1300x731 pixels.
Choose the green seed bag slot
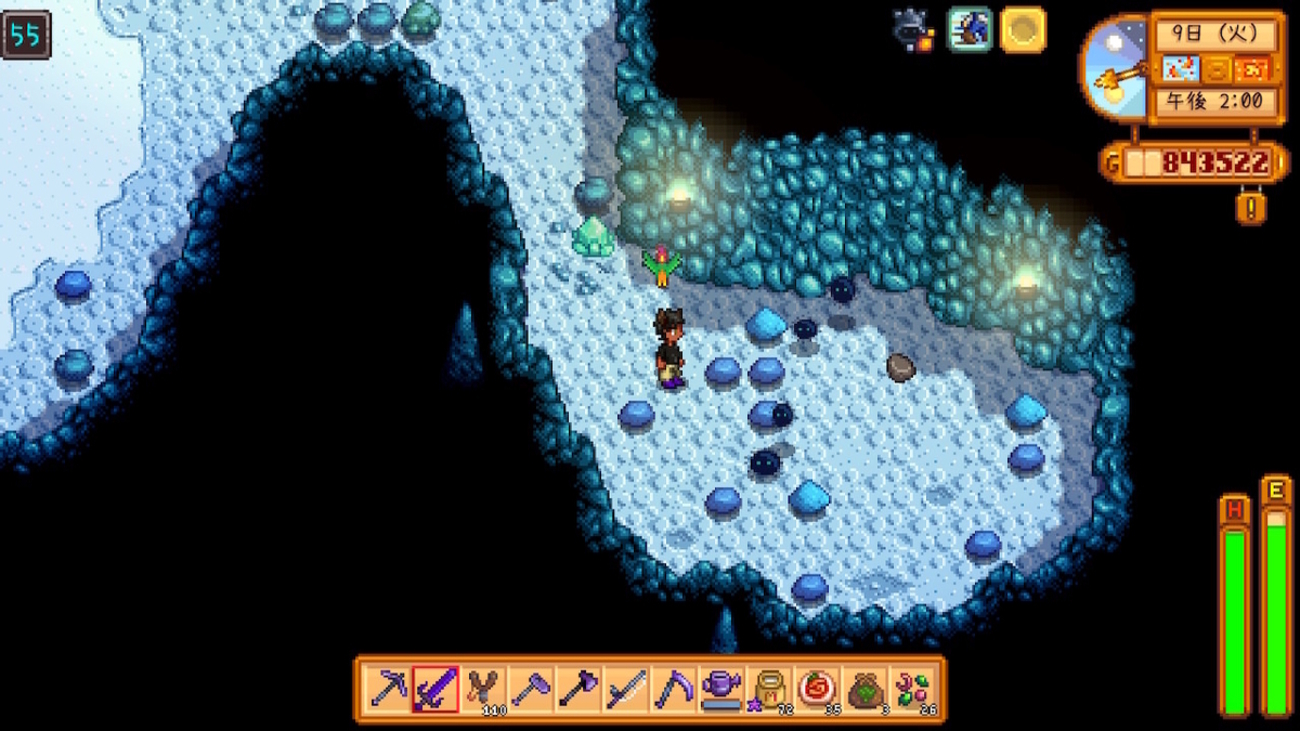(864, 689)
